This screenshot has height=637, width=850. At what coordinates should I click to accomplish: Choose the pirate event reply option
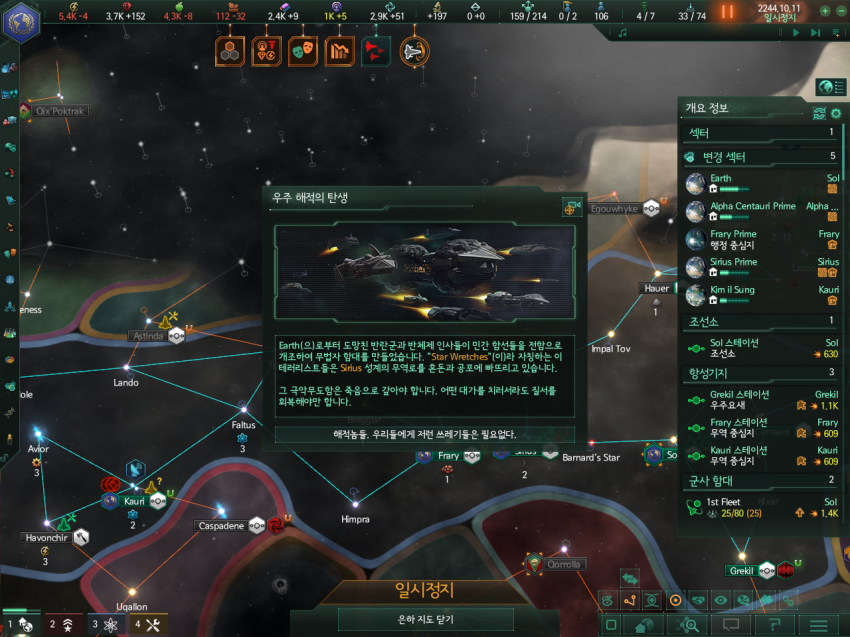pos(425,434)
